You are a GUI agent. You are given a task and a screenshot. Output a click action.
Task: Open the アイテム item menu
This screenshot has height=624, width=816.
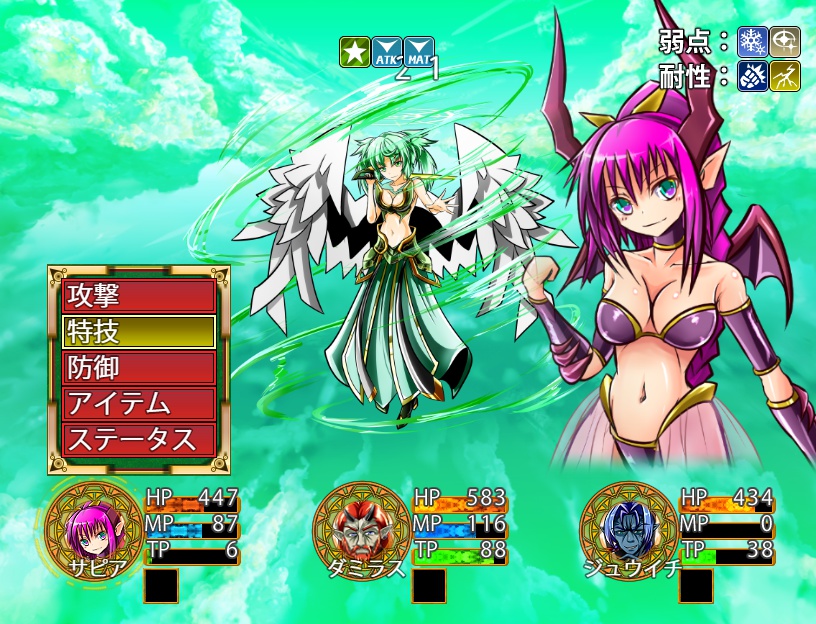click(139, 403)
